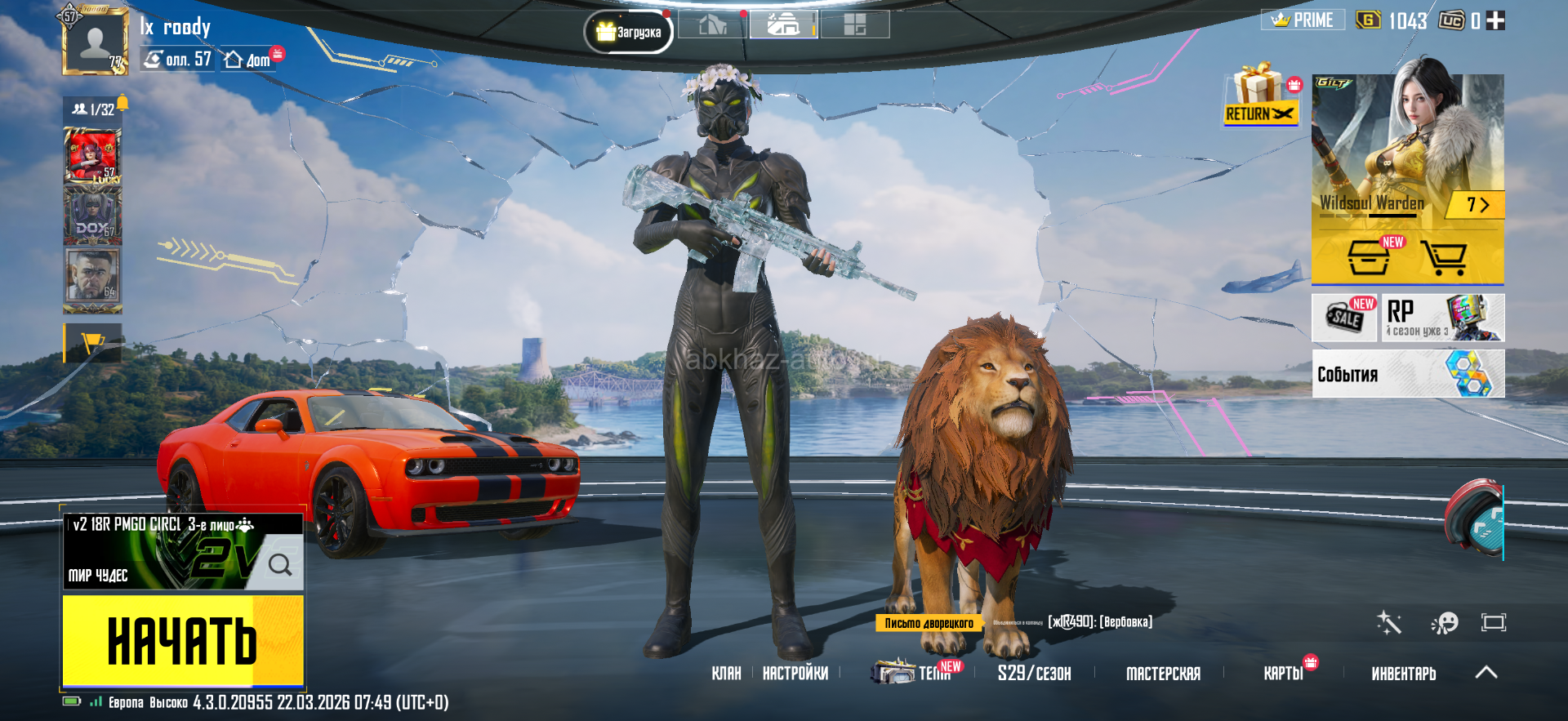Expand the bottom menu with arrow
Image resolution: width=1568 pixels, height=721 pixels.
pos(1486,673)
